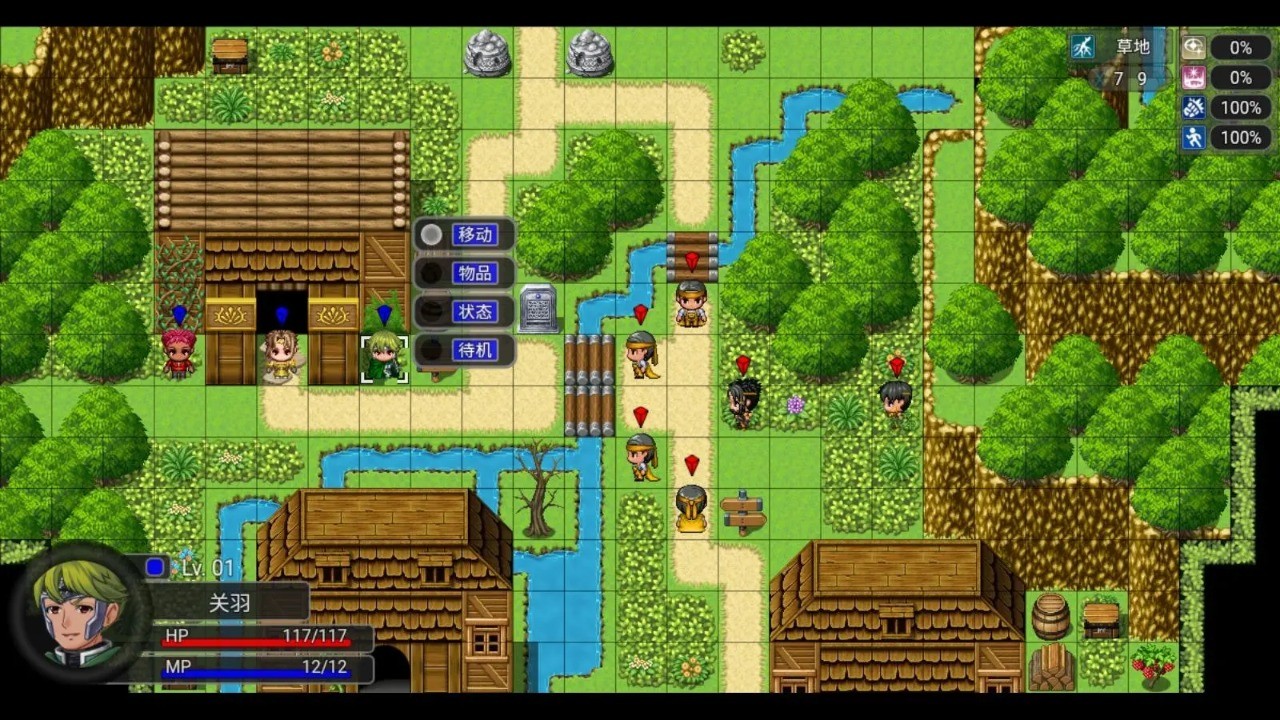
Task: Click the running movement icon at 100%
Action: [1193, 137]
